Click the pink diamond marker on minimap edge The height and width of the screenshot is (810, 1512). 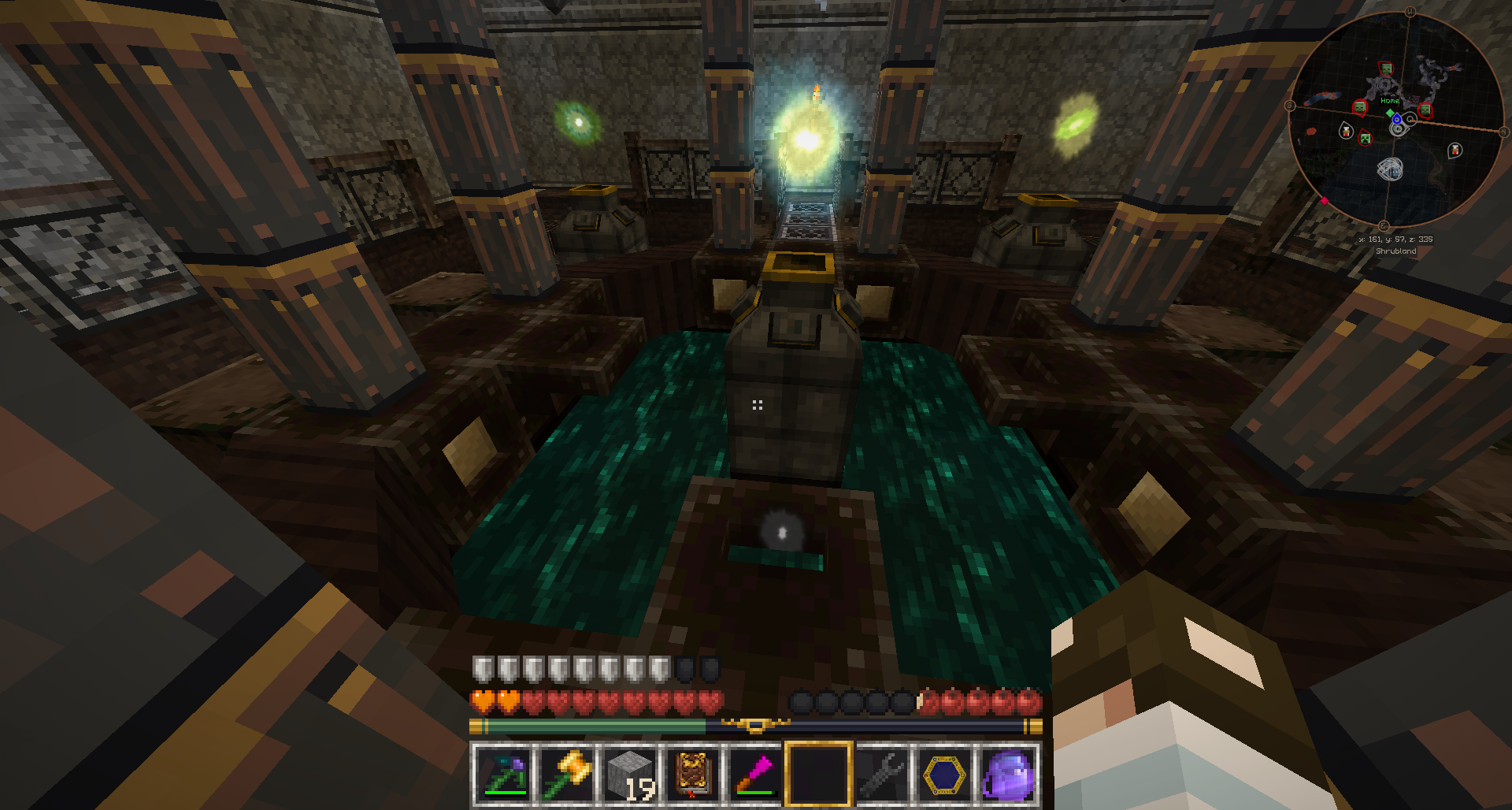point(1325,201)
